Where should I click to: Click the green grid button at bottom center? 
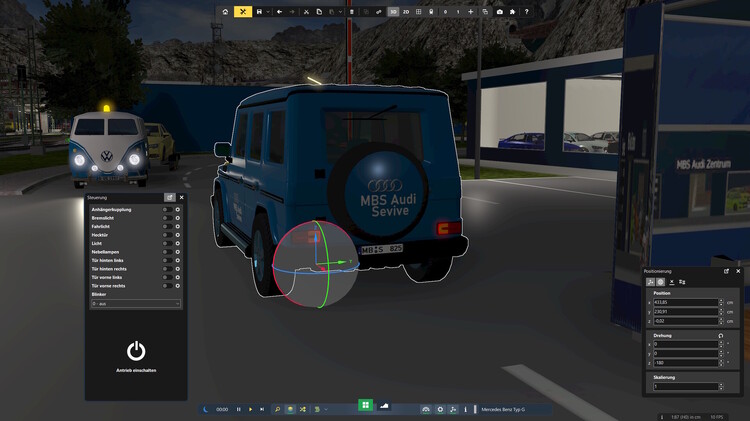(366, 405)
